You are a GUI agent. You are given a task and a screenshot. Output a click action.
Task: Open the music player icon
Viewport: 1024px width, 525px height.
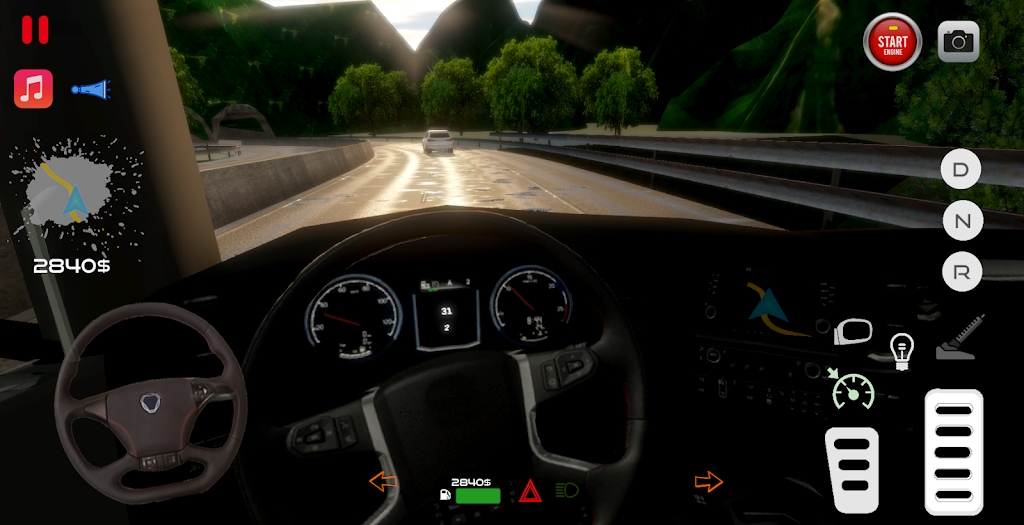pyautogui.click(x=33, y=89)
